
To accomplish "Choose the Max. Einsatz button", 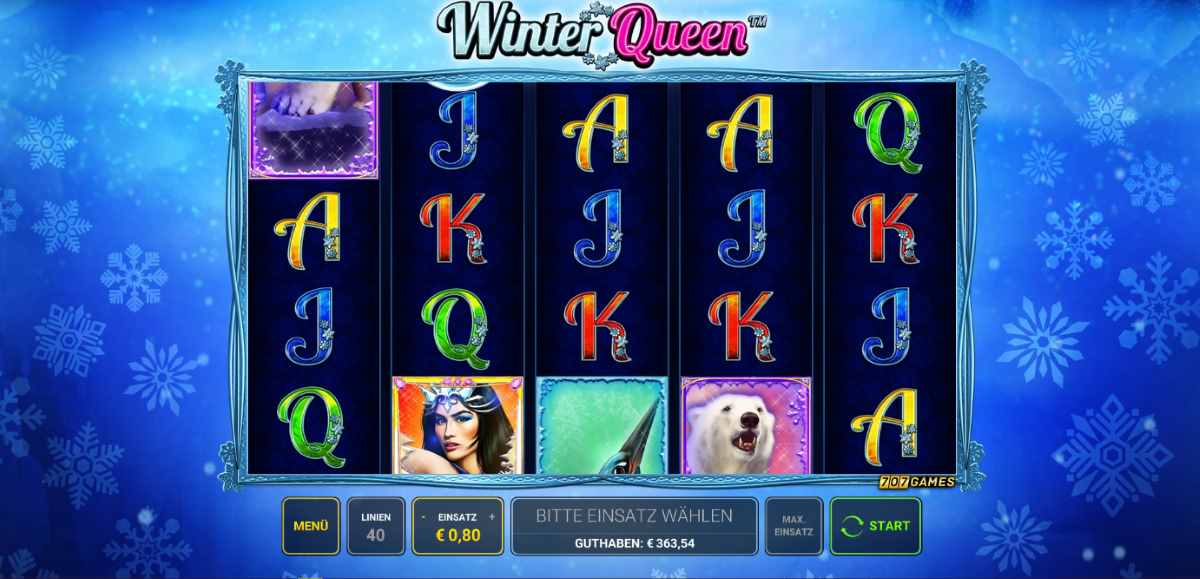I will (x=794, y=525).
